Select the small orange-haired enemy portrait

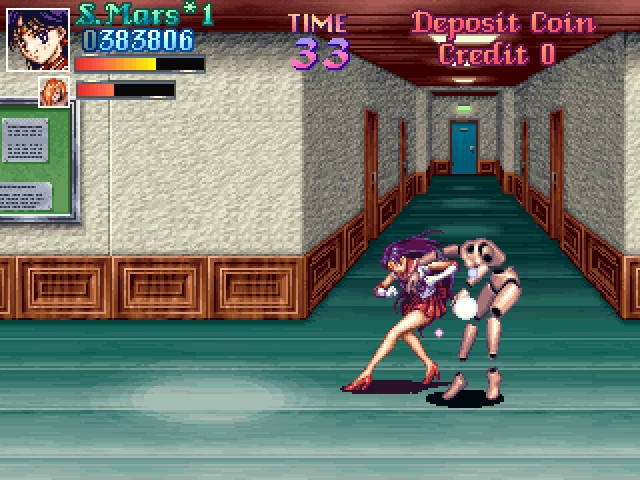coord(53,91)
